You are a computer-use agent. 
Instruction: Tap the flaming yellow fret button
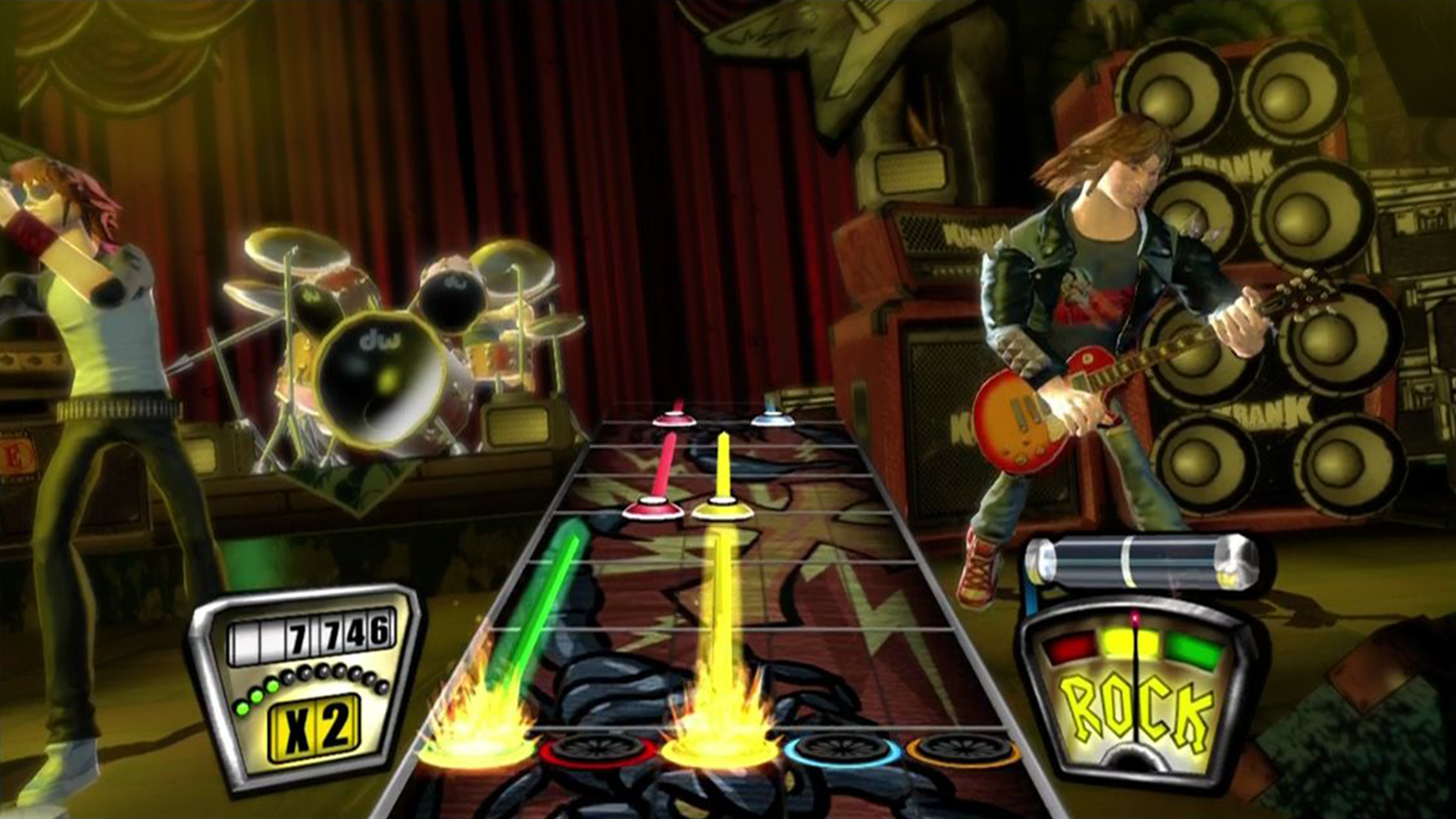[x=721, y=750]
